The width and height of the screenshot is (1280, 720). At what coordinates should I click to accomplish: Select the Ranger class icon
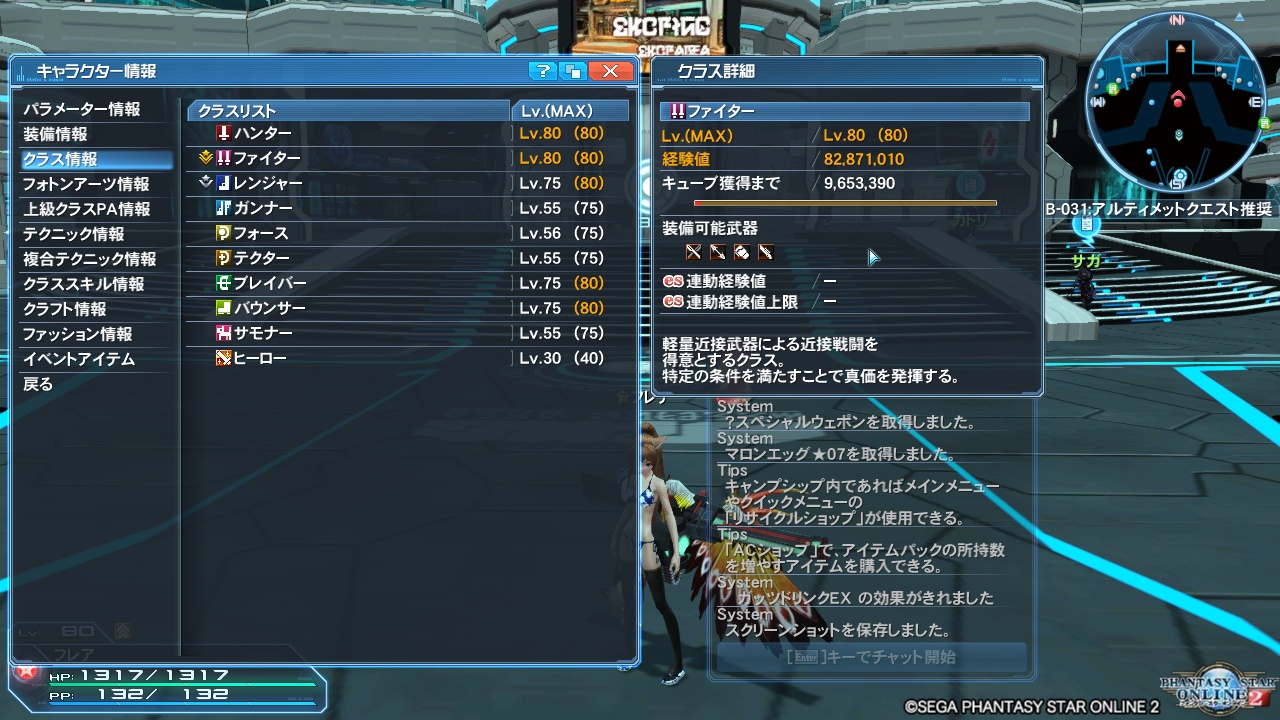pyautogui.click(x=223, y=183)
